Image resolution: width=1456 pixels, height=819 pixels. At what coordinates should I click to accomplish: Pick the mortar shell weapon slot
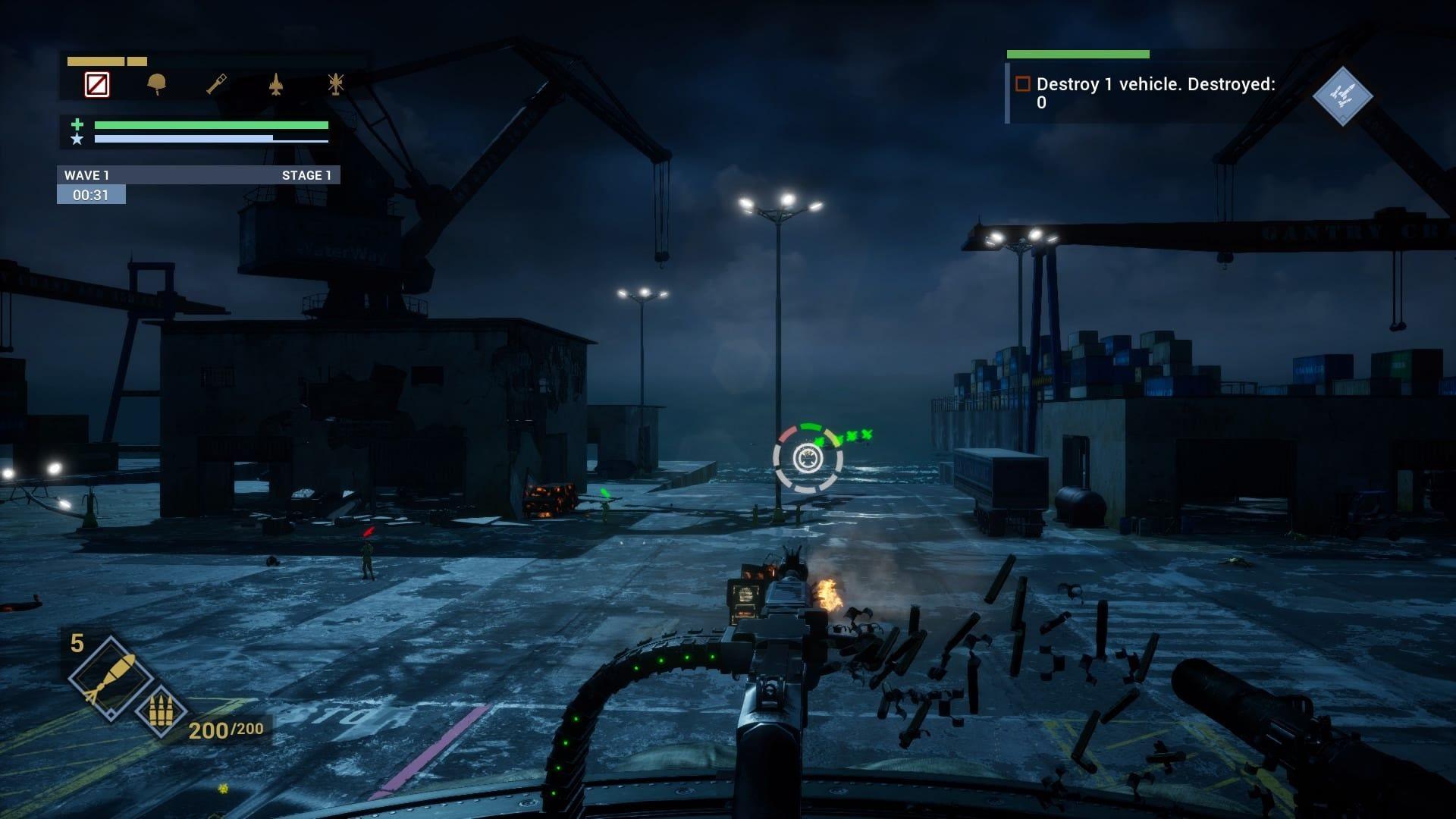[108, 676]
